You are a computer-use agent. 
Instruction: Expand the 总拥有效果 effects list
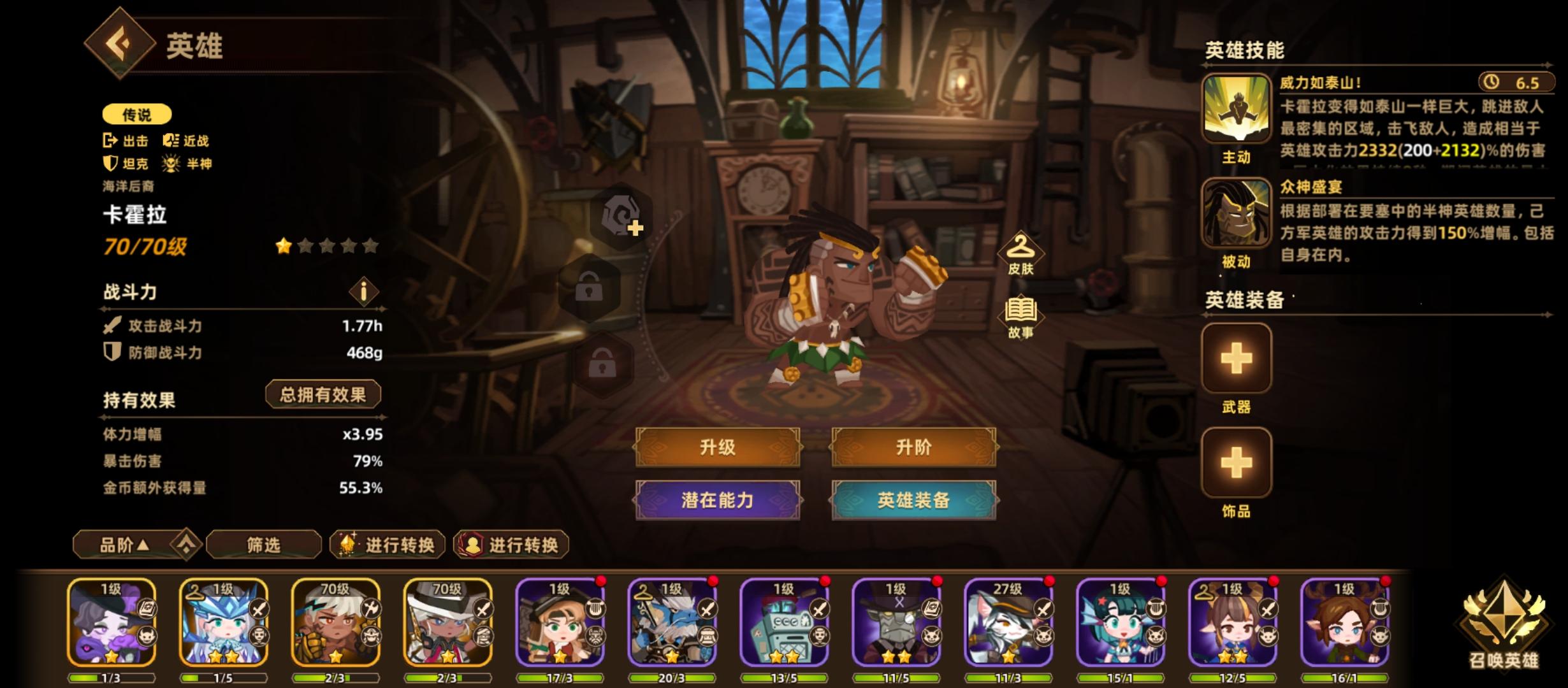(323, 394)
